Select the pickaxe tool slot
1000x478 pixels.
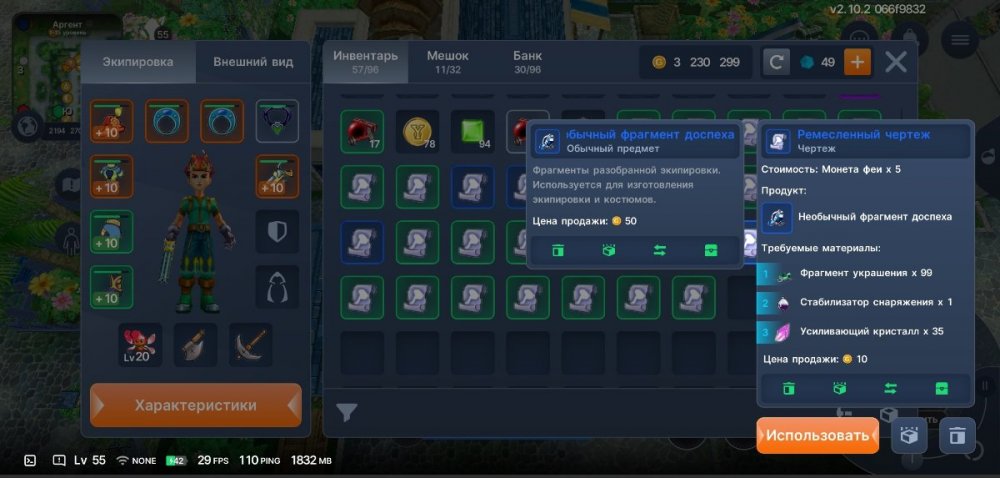250,345
